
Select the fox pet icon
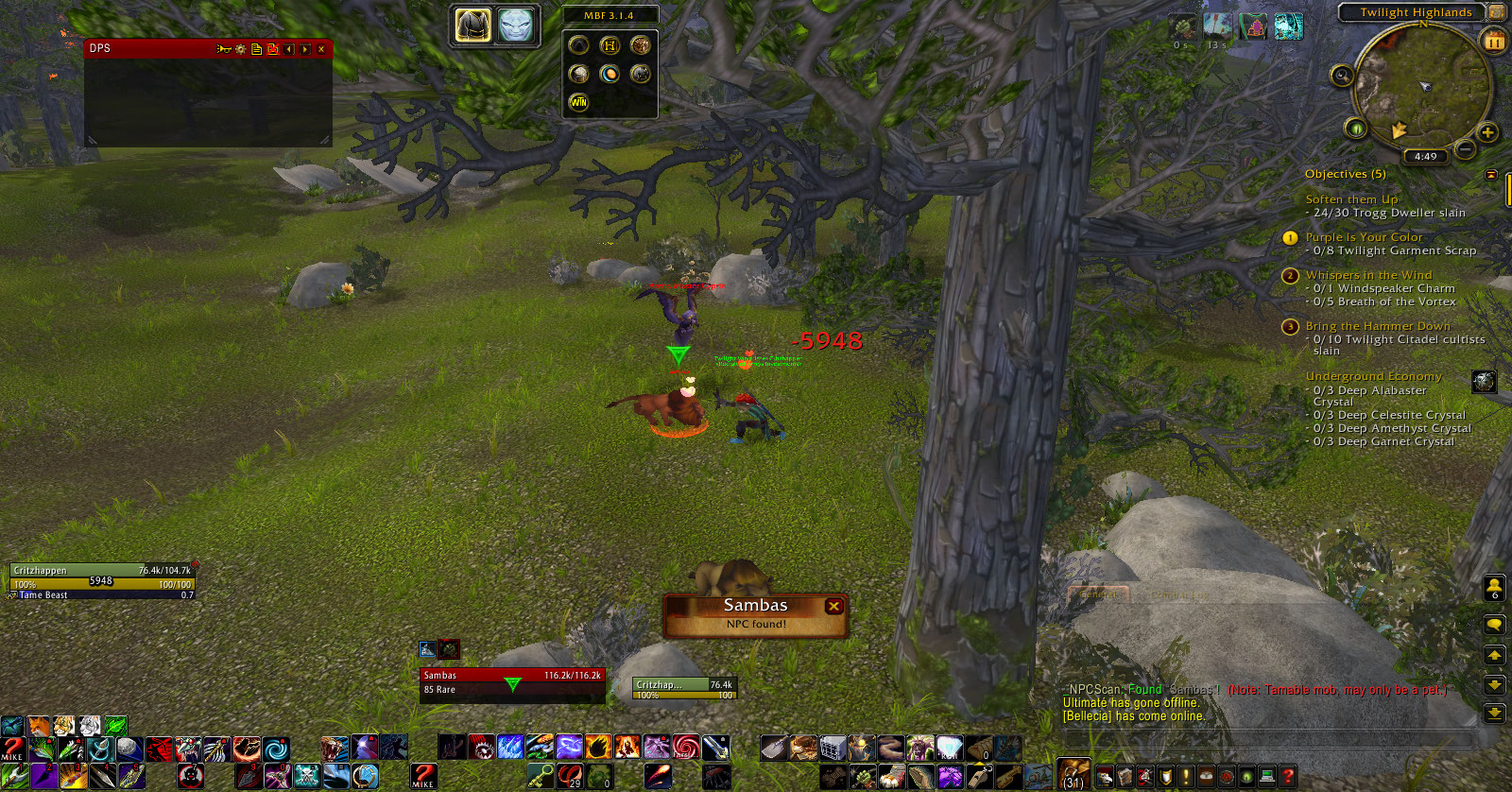pyautogui.click(x=39, y=727)
